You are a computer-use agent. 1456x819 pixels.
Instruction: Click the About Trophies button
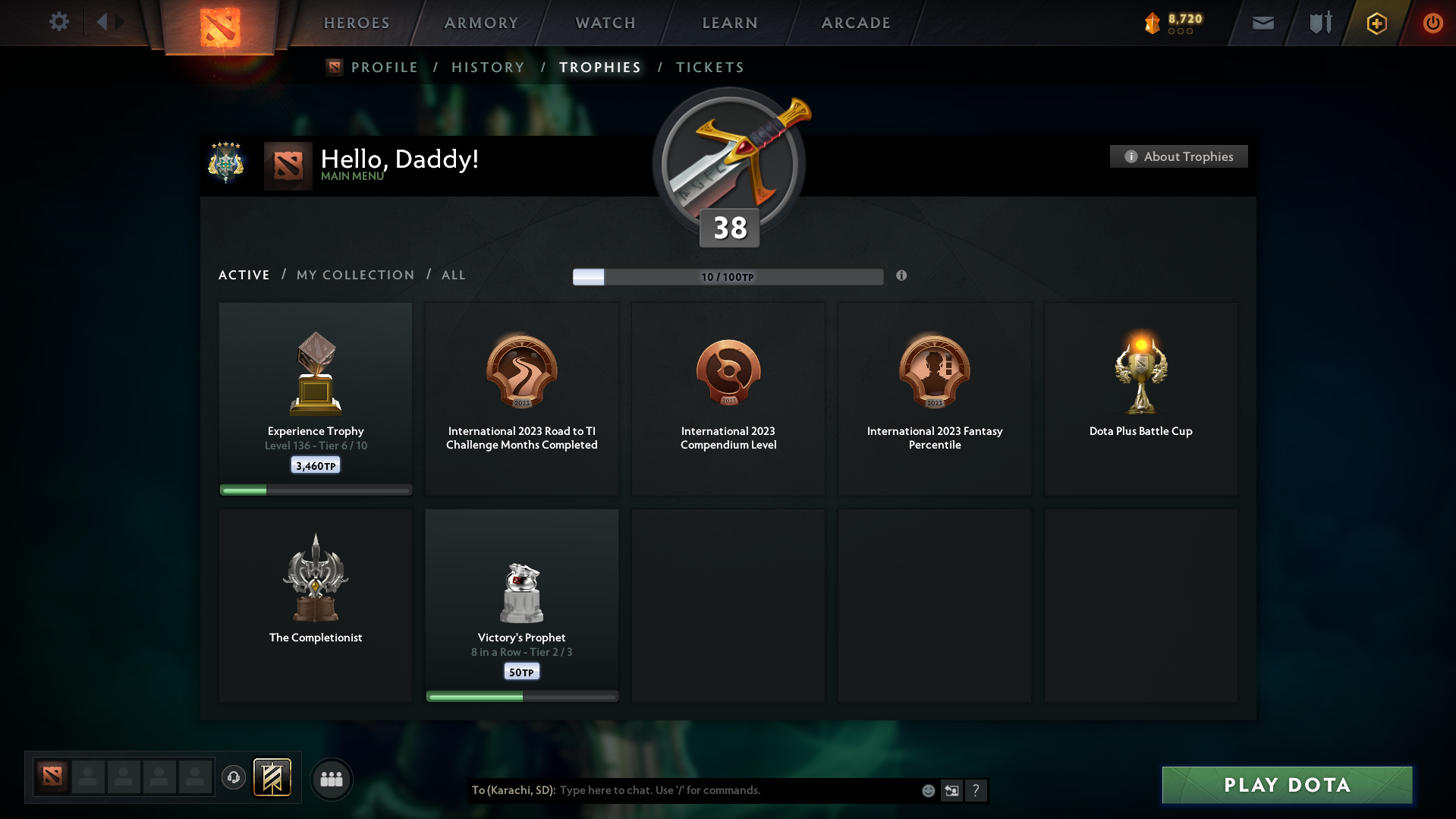[x=1178, y=156]
